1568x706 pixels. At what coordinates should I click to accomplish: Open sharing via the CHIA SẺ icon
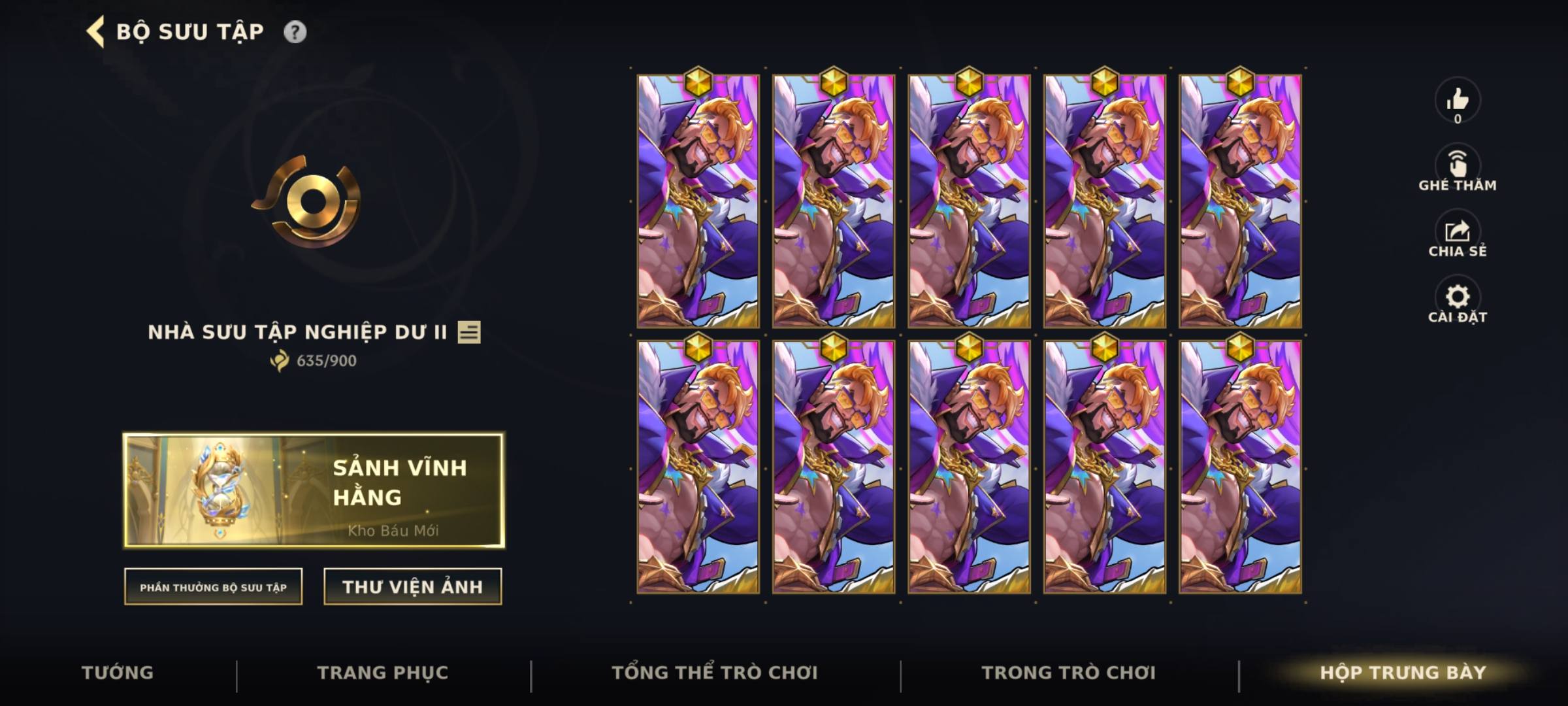coord(1456,232)
